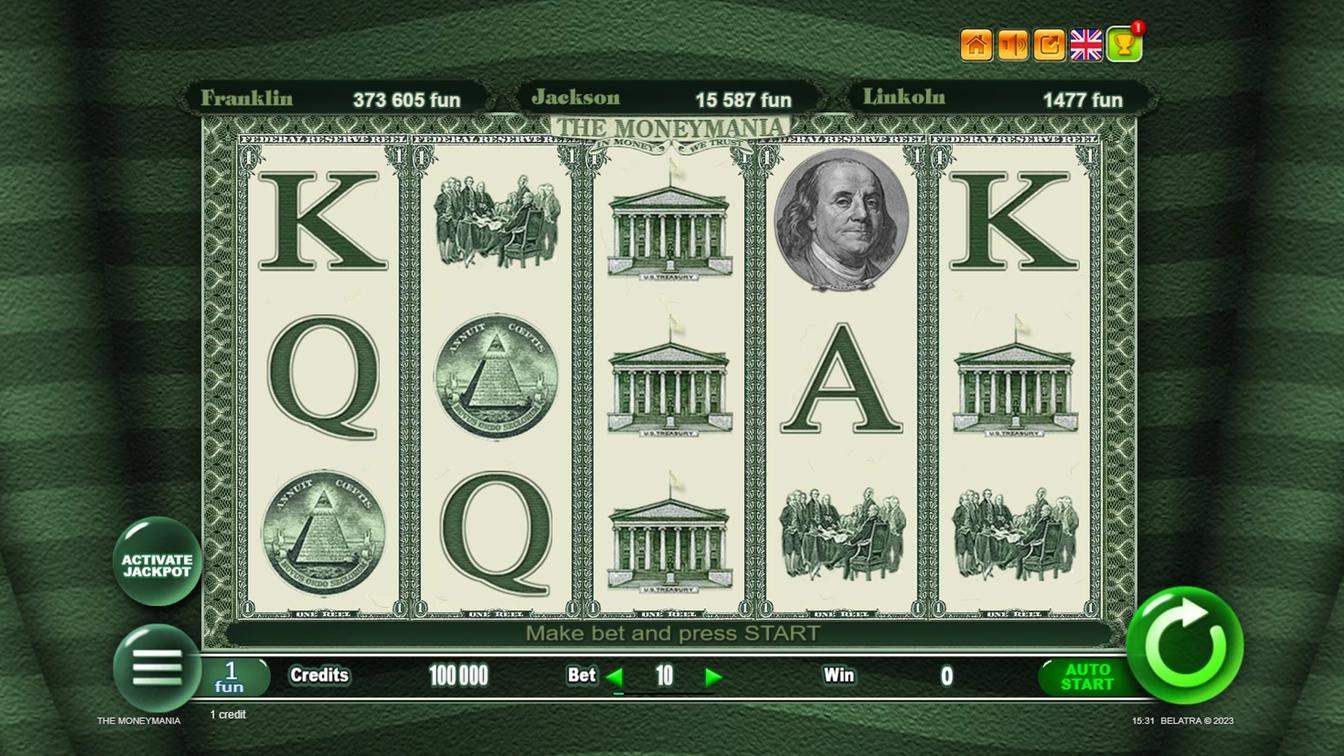
Task: Activate the jackpot feature
Action: point(155,560)
